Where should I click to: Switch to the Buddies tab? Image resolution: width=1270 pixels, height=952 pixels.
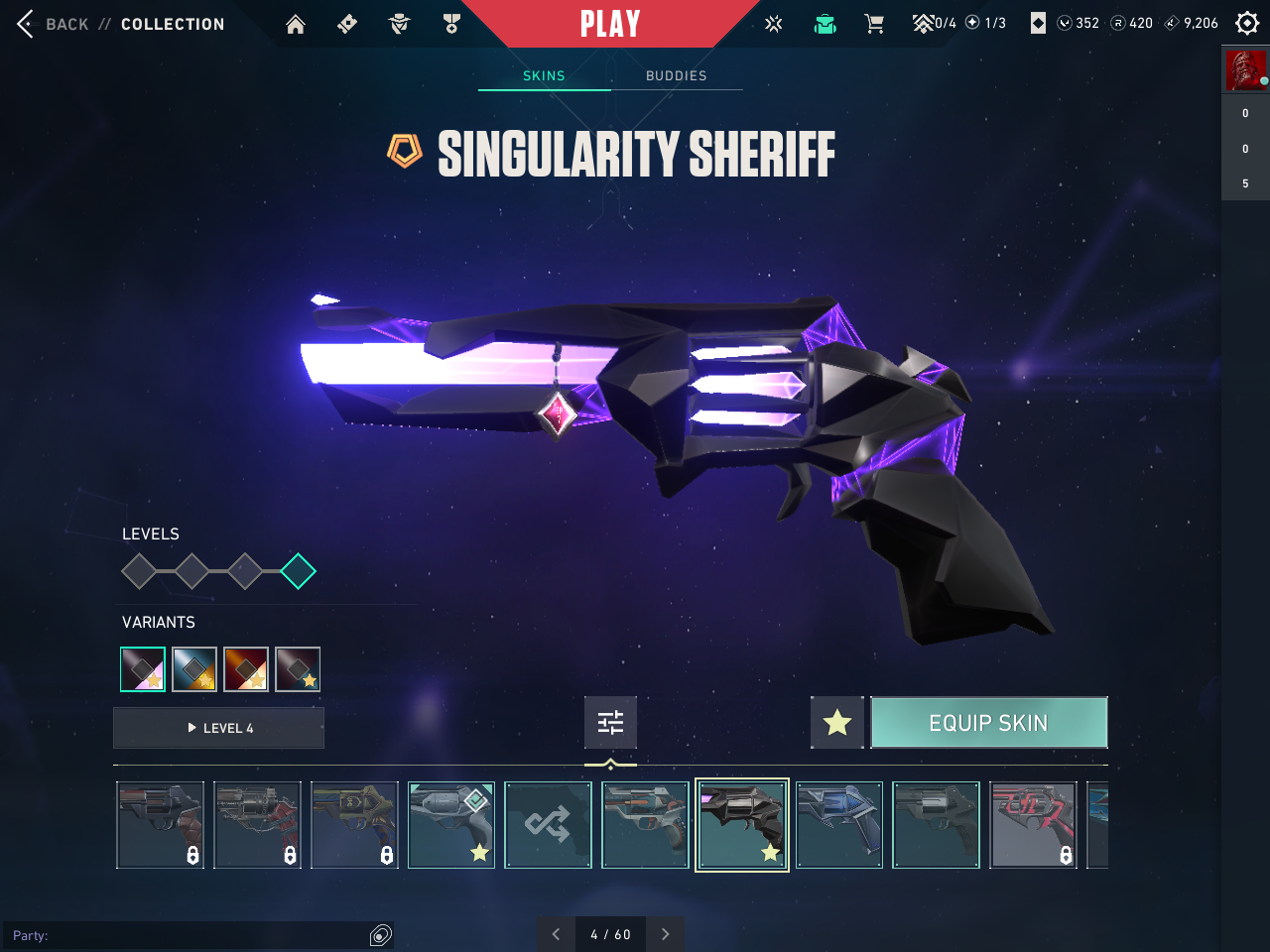(x=676, y=75)
